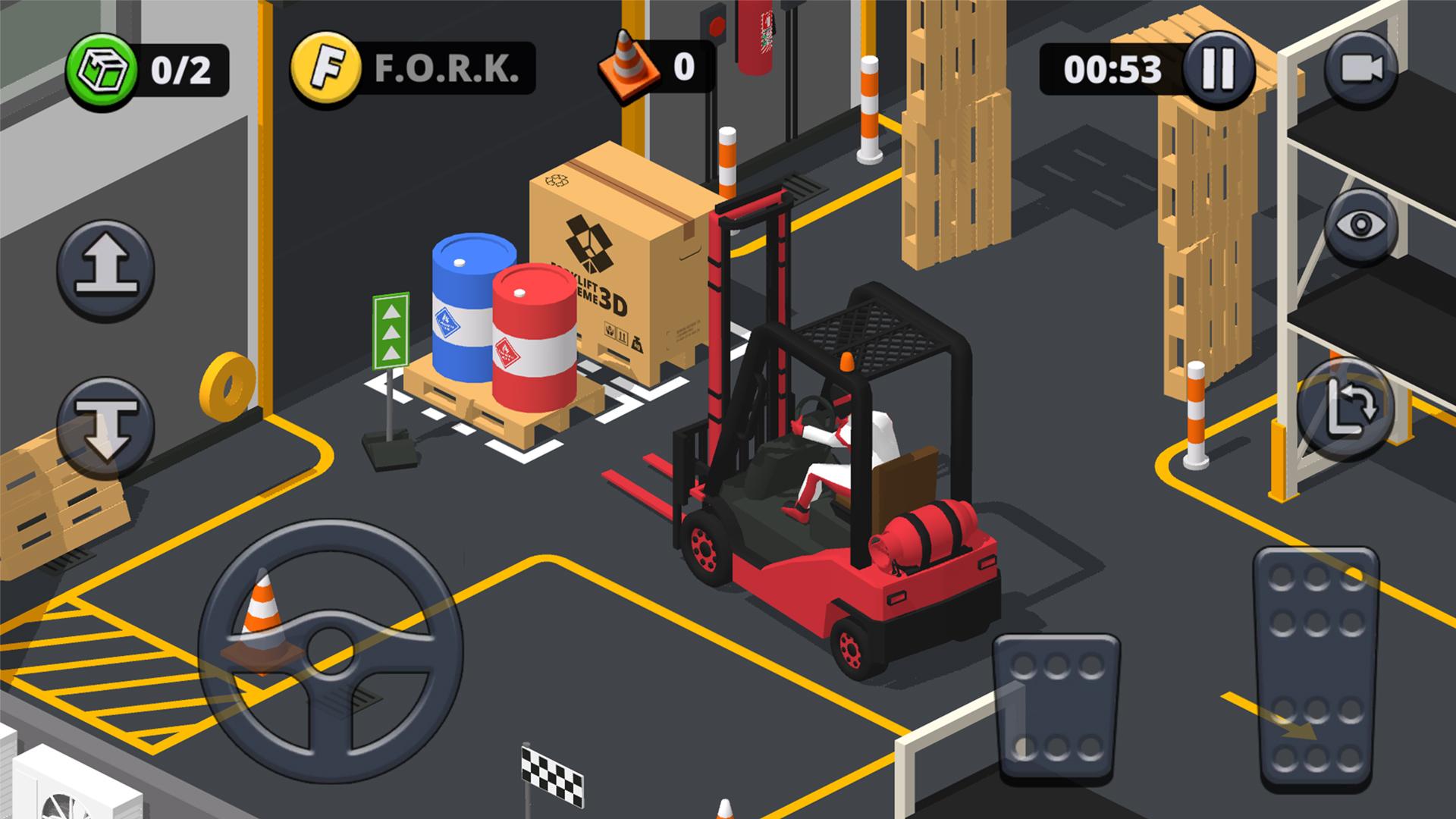Select the yellow F.O.R.K. coin emblem
1456x819 pixels.
pyautogui.click(x=328, y=68)
